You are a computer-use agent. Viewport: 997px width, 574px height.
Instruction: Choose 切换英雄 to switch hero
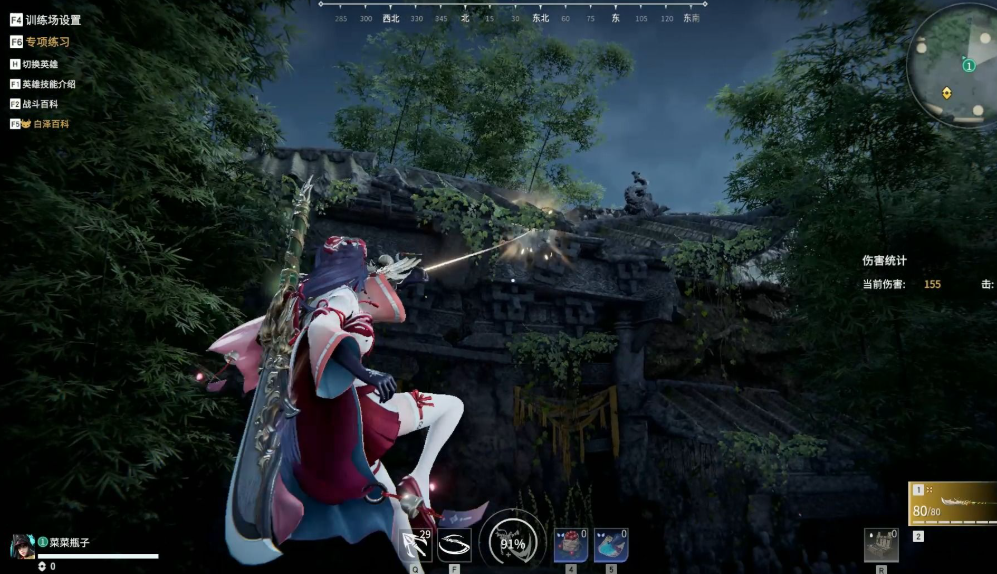click(39, 64)
